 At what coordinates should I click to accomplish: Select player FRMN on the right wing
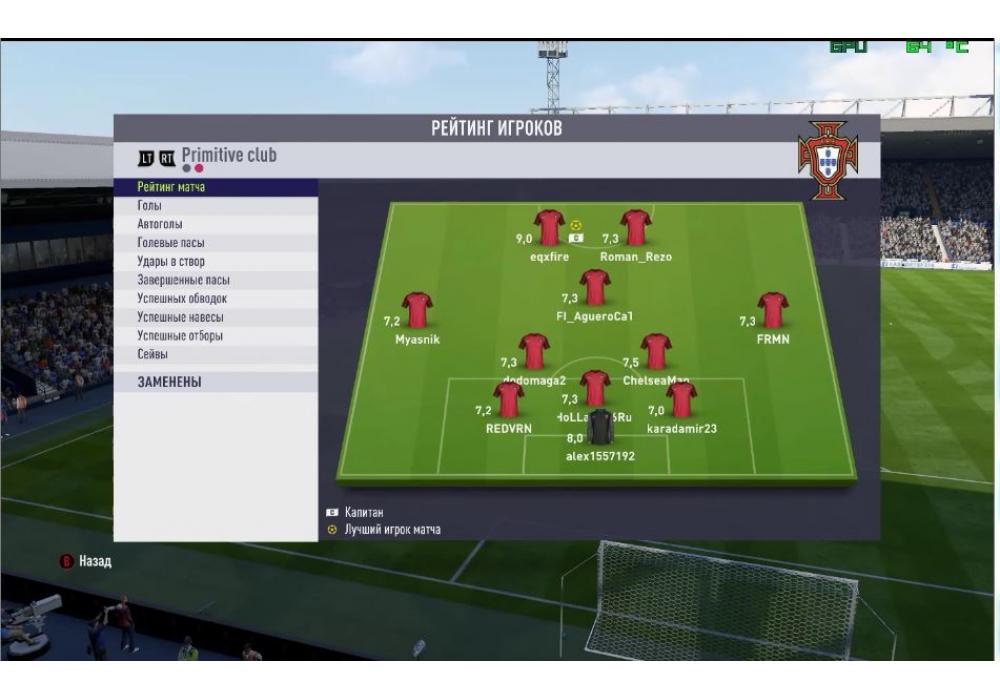773,310
